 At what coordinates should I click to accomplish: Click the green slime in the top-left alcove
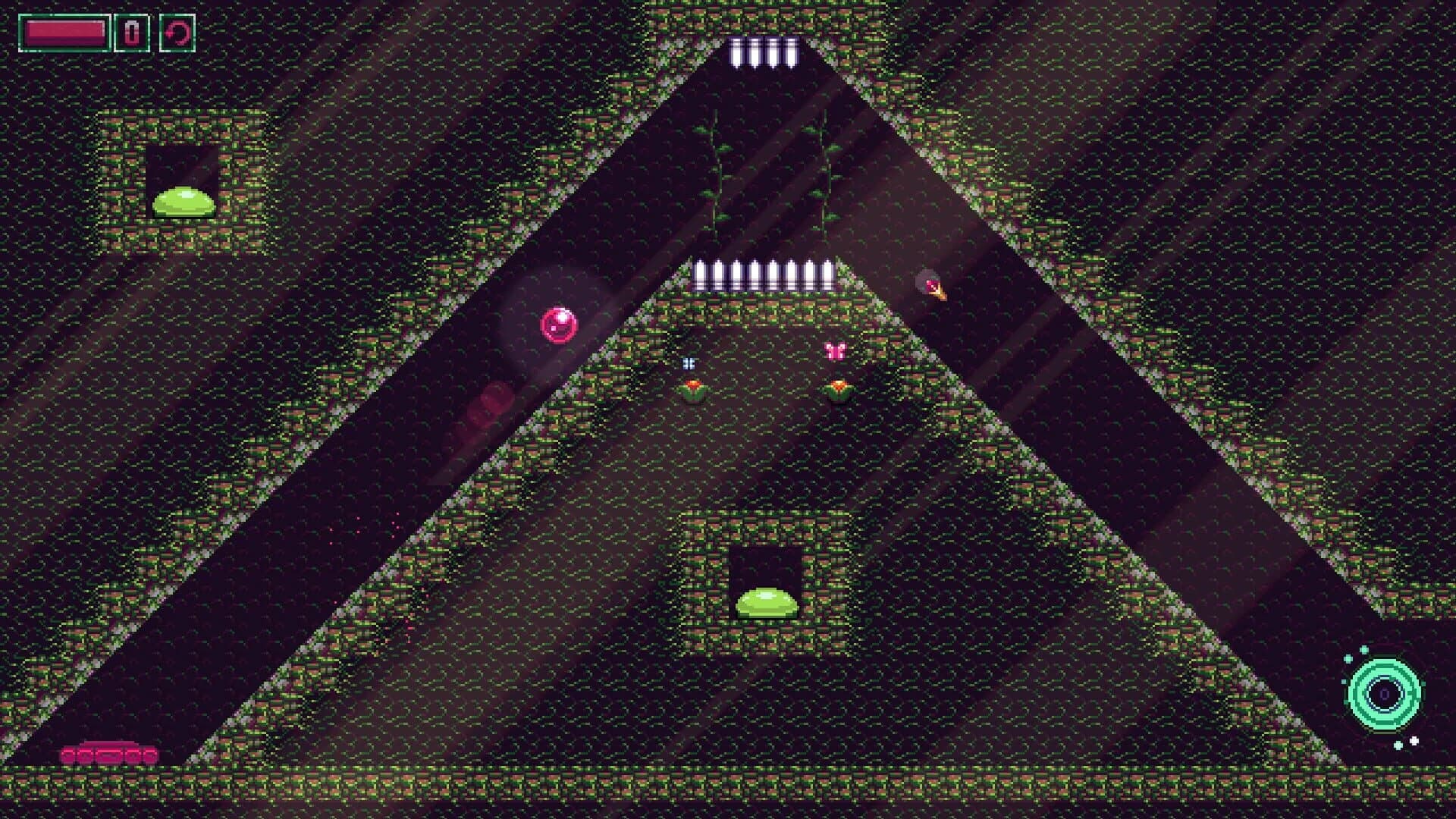click(184, 202)
